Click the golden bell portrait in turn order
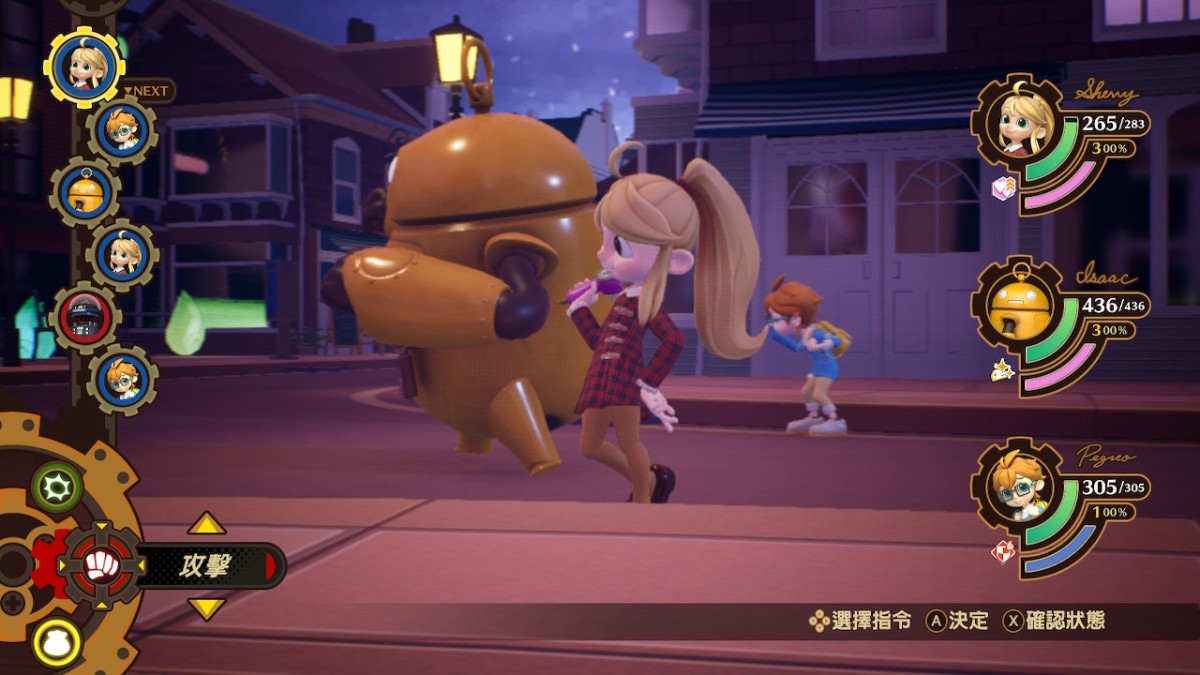The image size is (1200, 675). pos(84,192)
